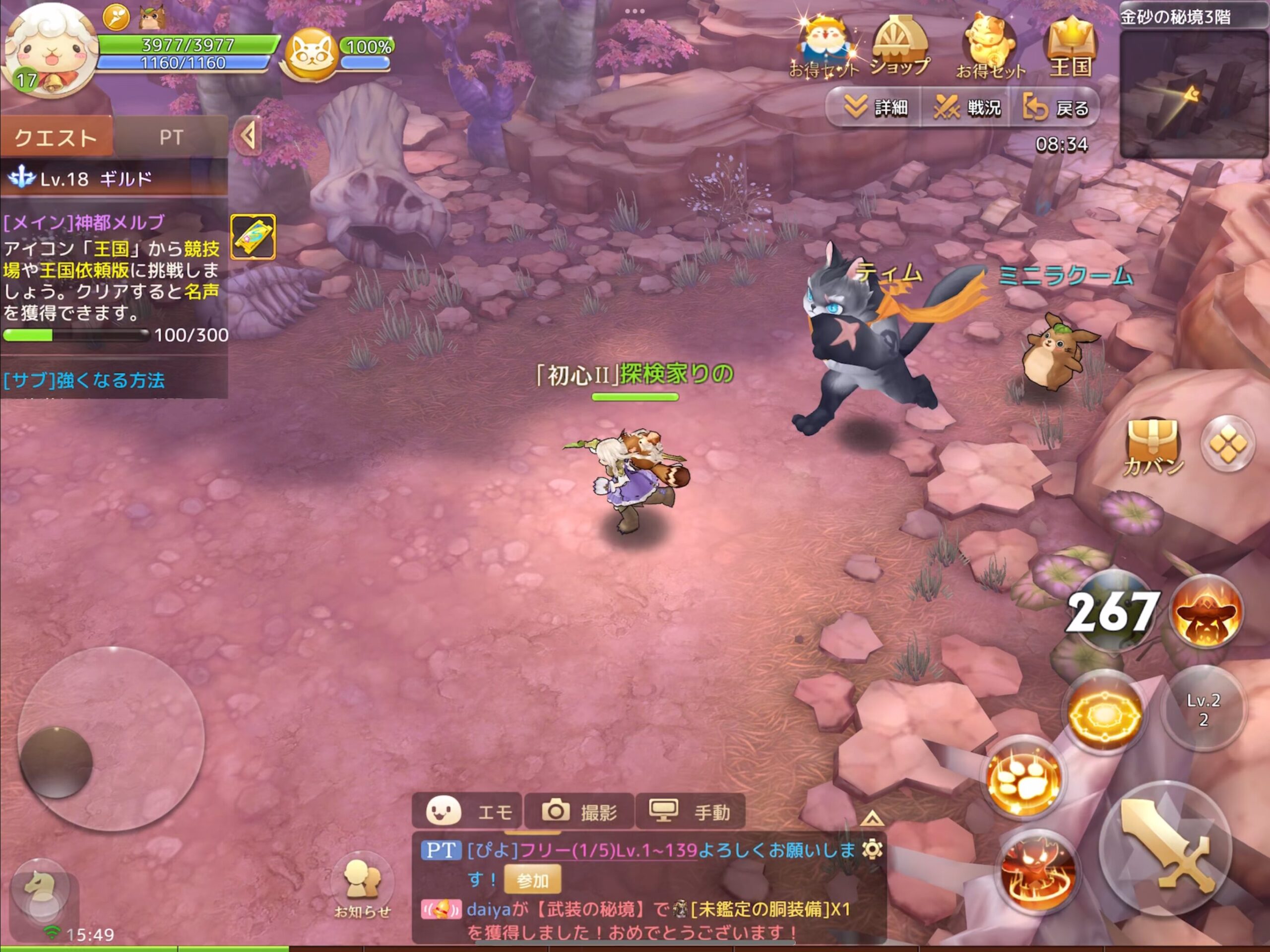Tap the 撮影 camera button

click(579, 811)
